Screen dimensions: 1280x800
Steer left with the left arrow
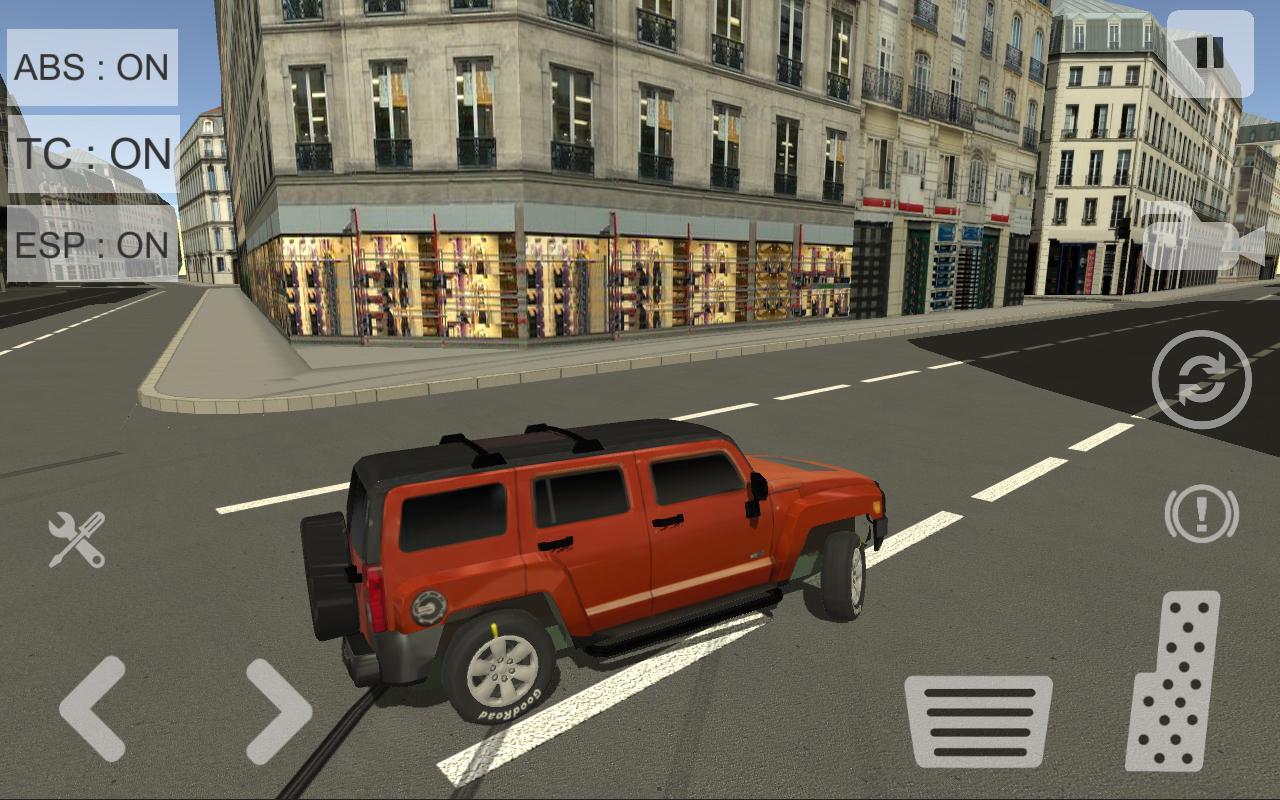click(93, 709)
